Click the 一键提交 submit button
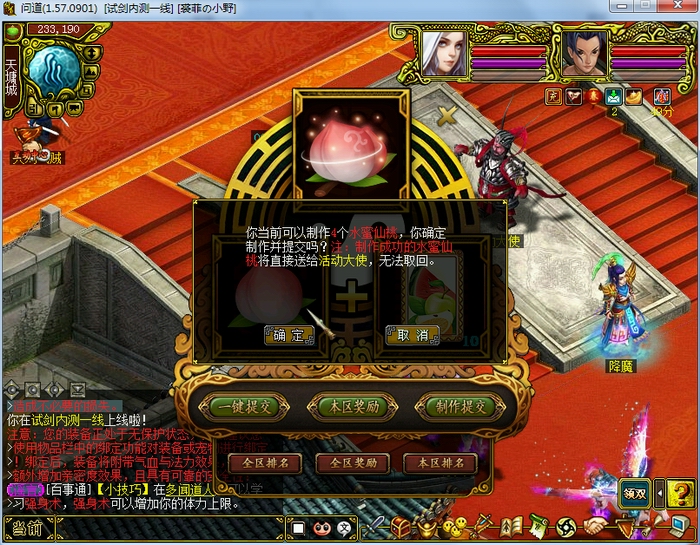This screenshot has width=700, height=545. pos(243,406)
